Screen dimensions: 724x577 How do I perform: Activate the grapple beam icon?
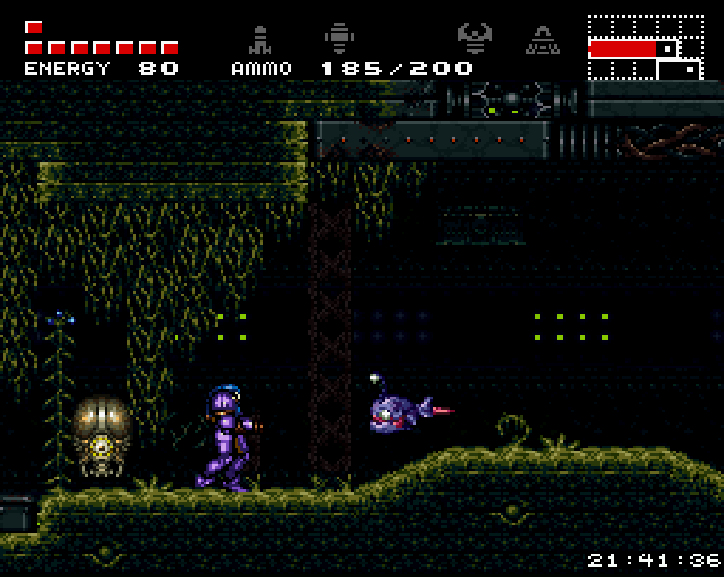click(x=474, y=39)
